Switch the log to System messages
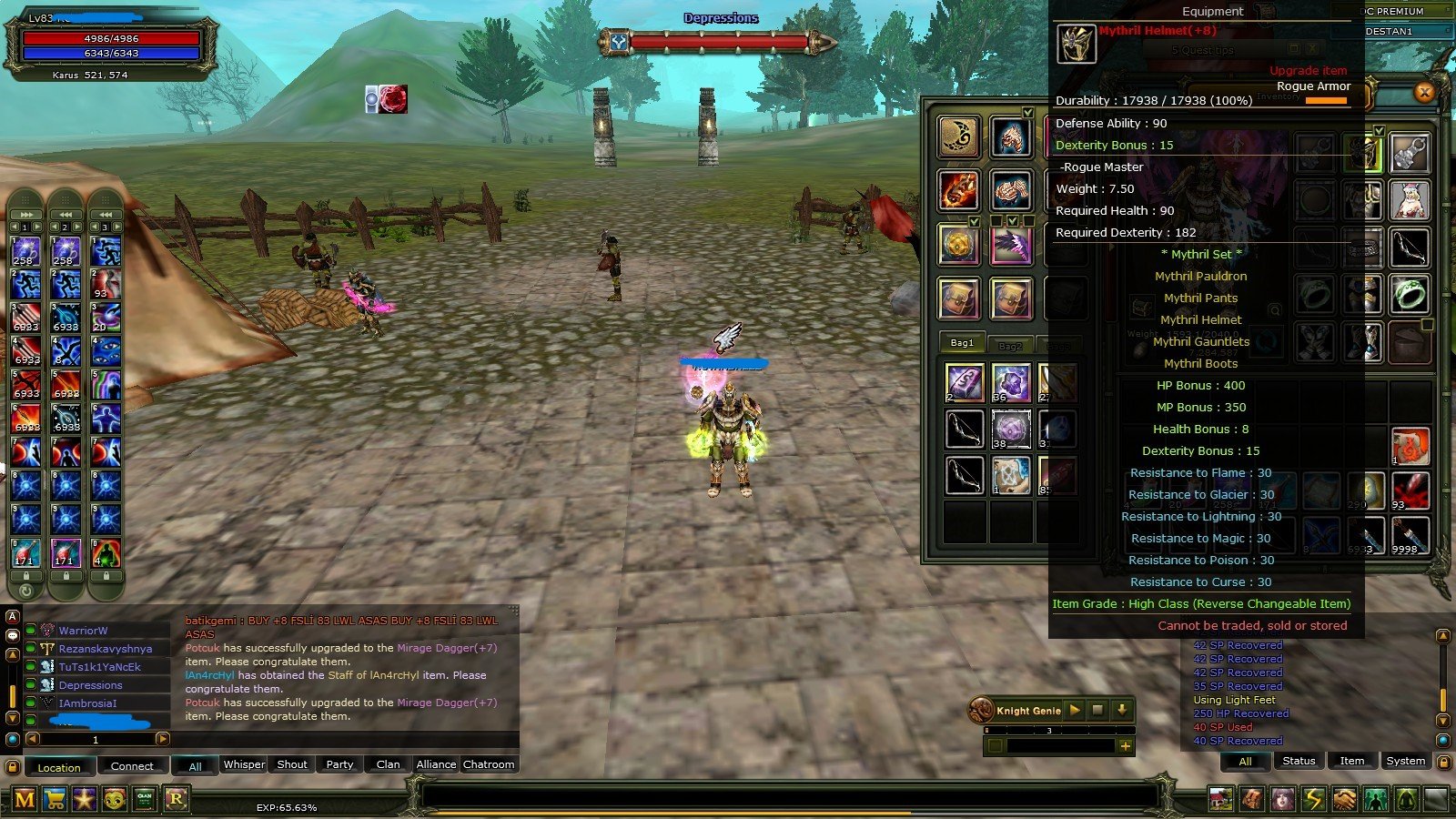Image resolution: width=1456 pixels, height=819 pixels. pyautogui.click(x=1405, y=761)
